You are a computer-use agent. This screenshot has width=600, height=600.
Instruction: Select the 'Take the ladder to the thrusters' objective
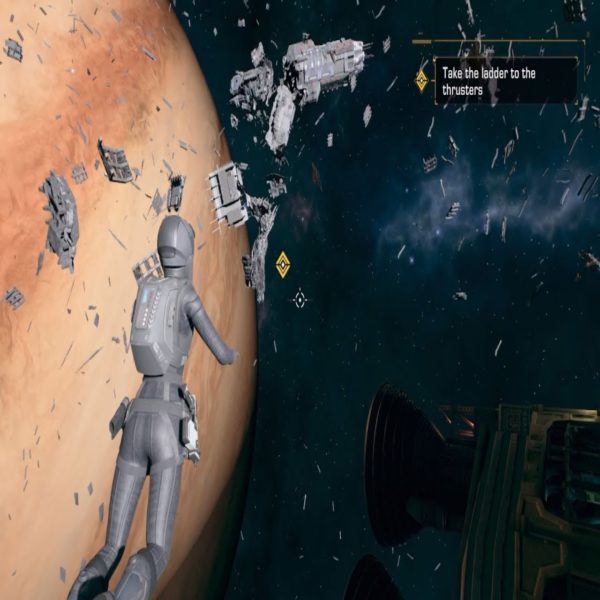pyautogui.click(x=495, y=79)
